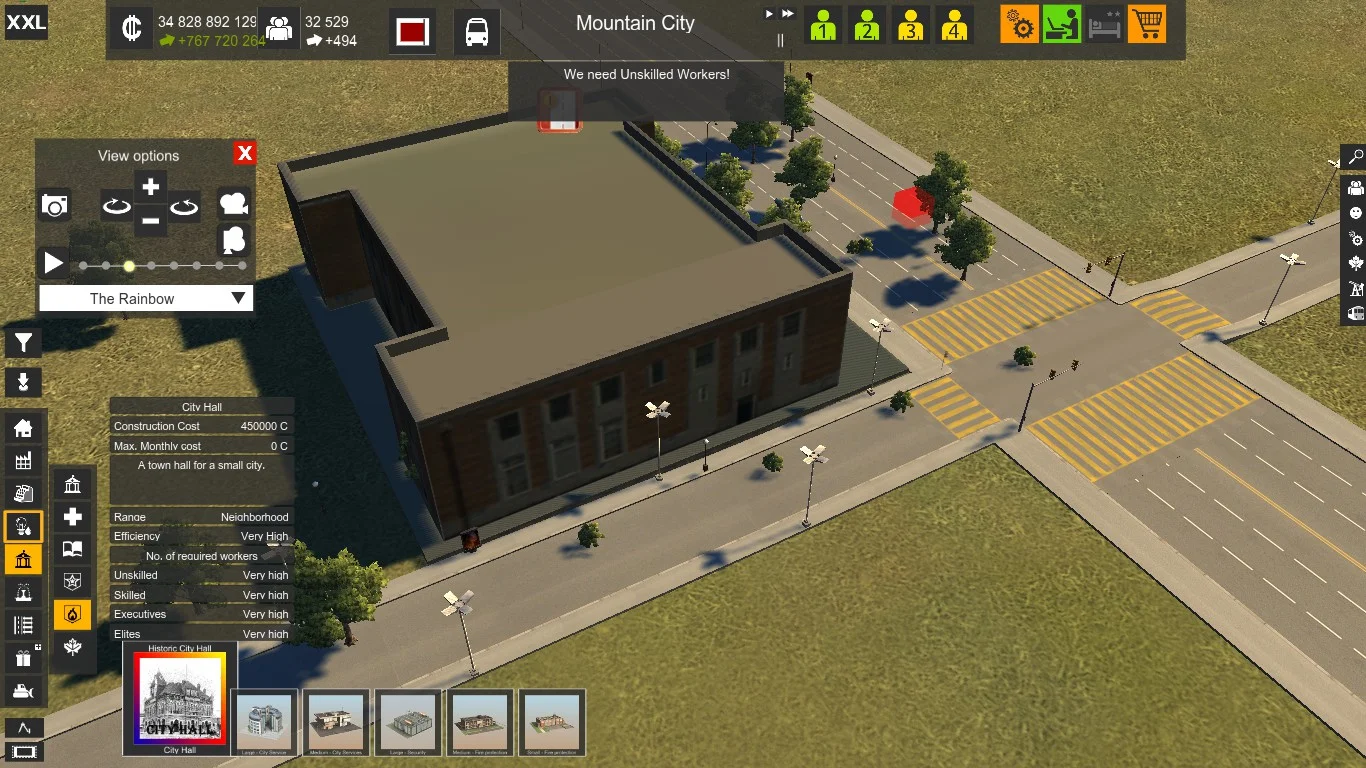
Task: Switch to the education book subcategory
Action: pos(73,549)
